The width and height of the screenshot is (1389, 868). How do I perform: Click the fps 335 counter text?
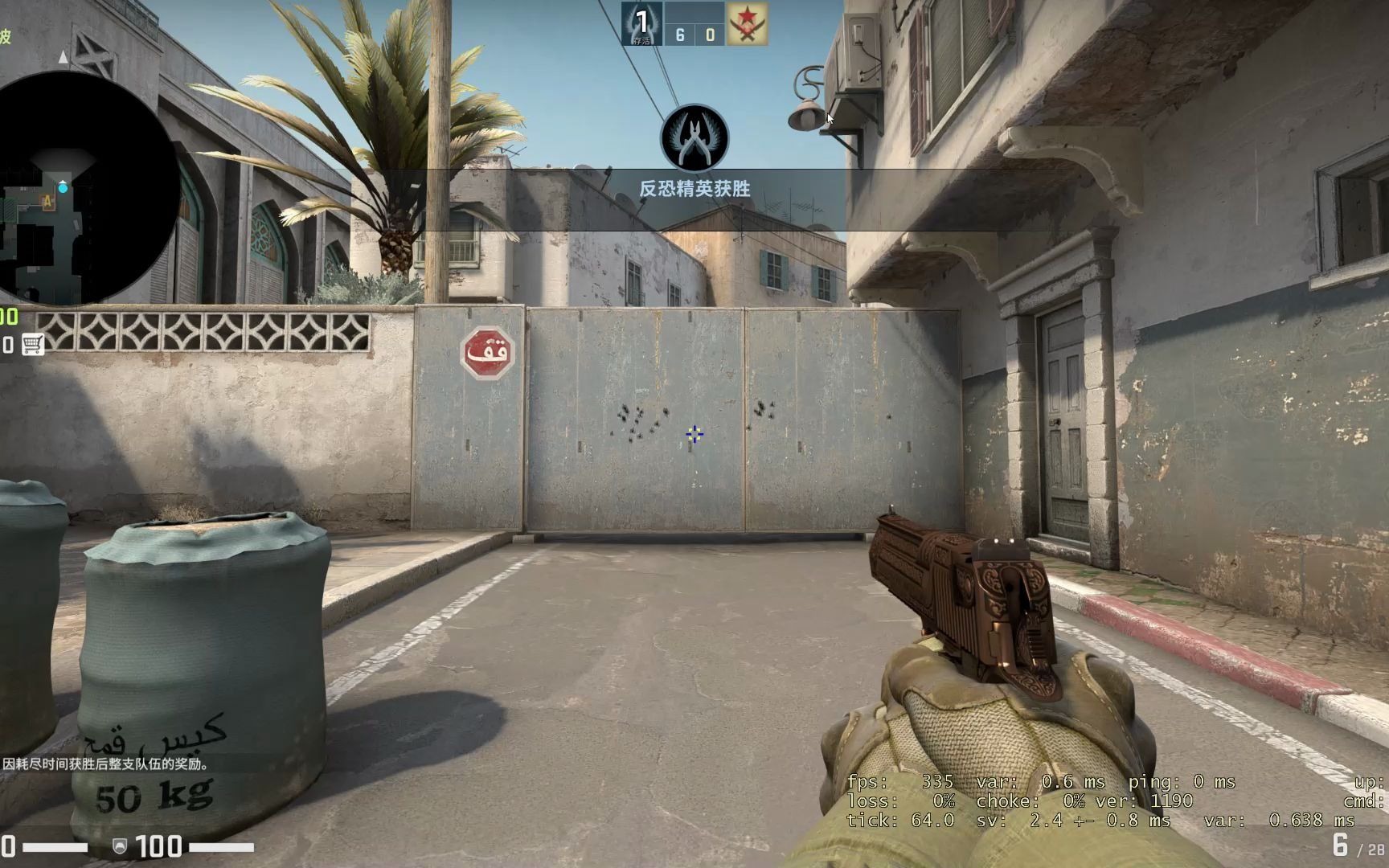[900, 781]
